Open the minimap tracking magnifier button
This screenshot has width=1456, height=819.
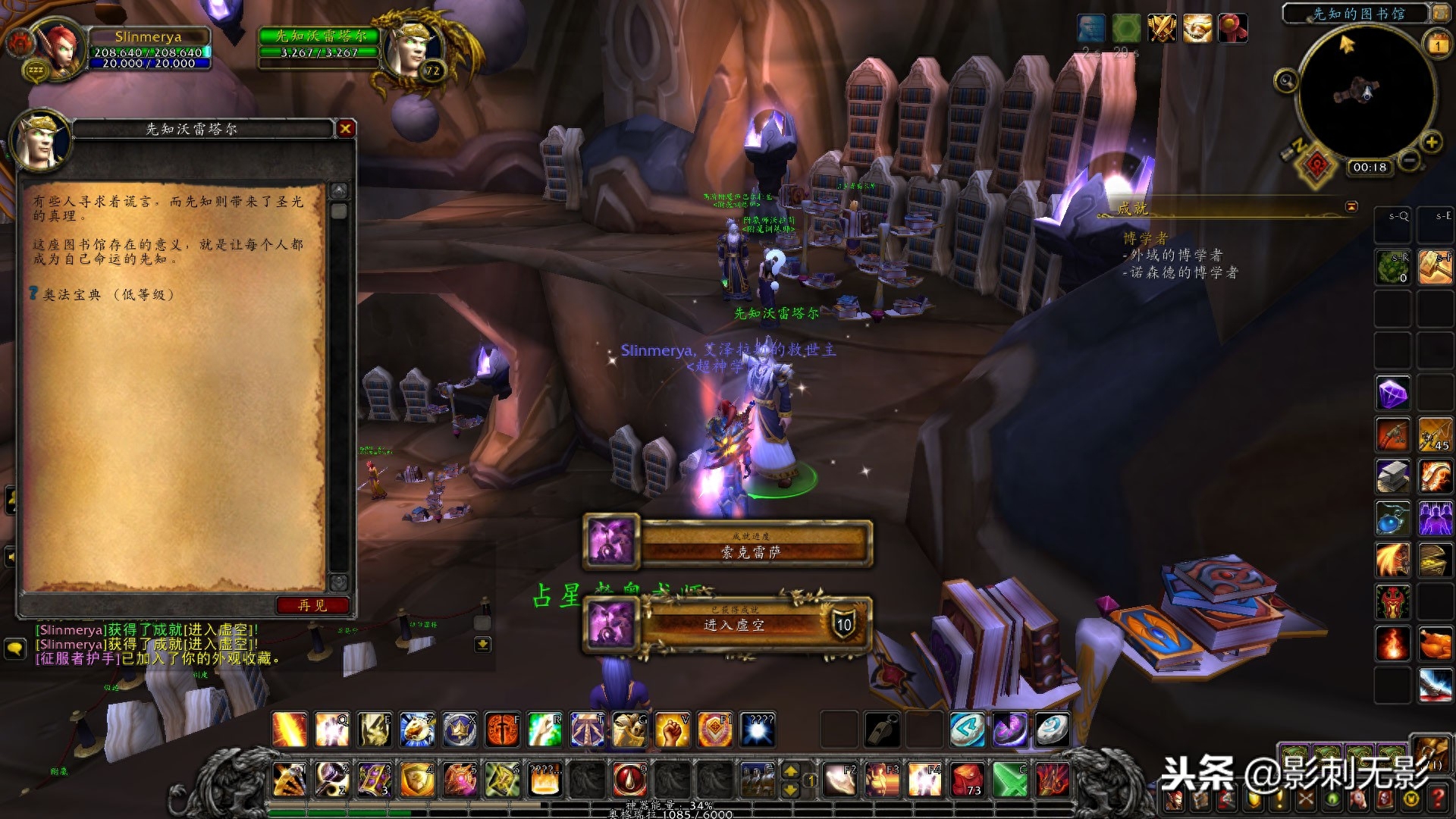[x=1285, y=80]
